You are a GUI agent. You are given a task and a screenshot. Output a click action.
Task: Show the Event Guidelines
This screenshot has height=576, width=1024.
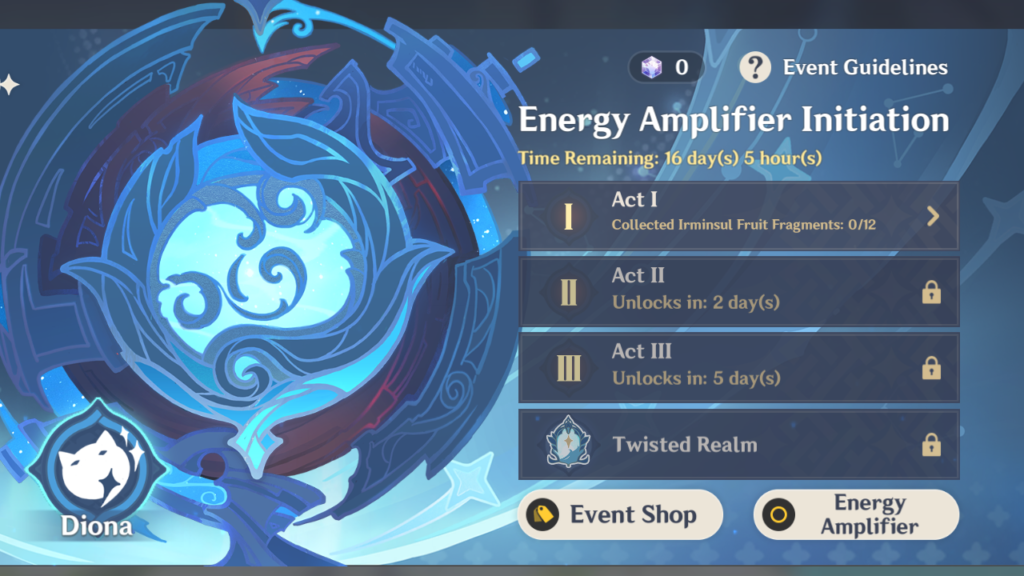844,68
